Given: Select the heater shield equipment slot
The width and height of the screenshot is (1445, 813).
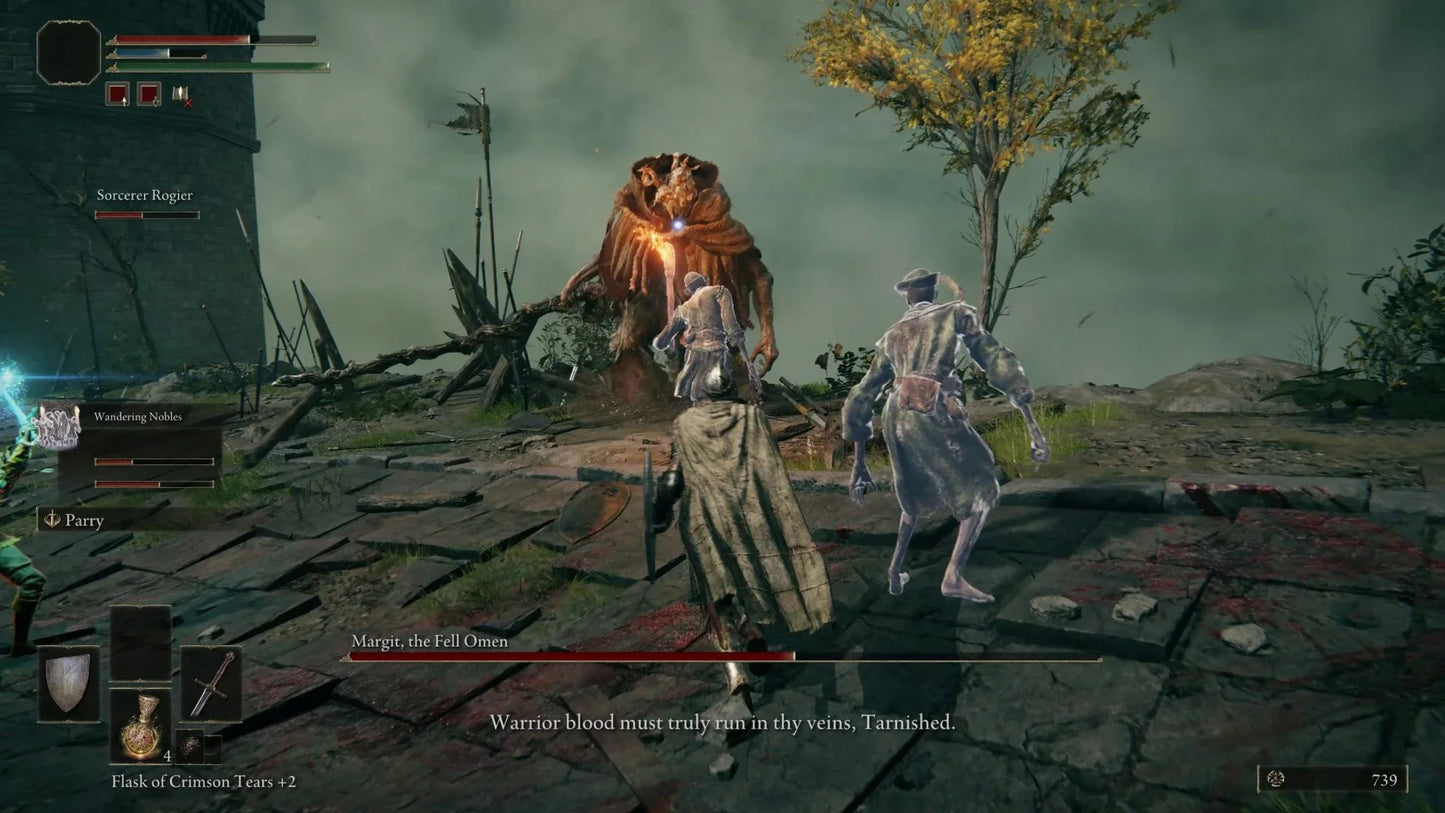Looking at the screenshot, I should coord(69,683).
